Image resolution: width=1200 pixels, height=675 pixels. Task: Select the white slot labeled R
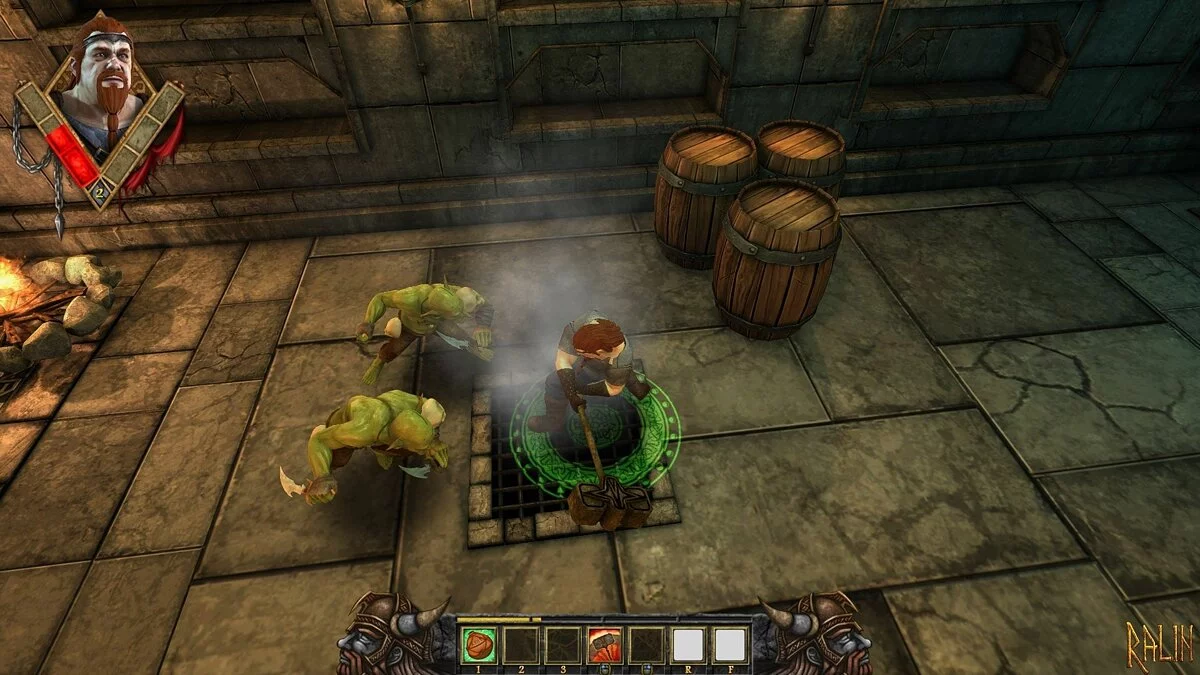point(688,645)
